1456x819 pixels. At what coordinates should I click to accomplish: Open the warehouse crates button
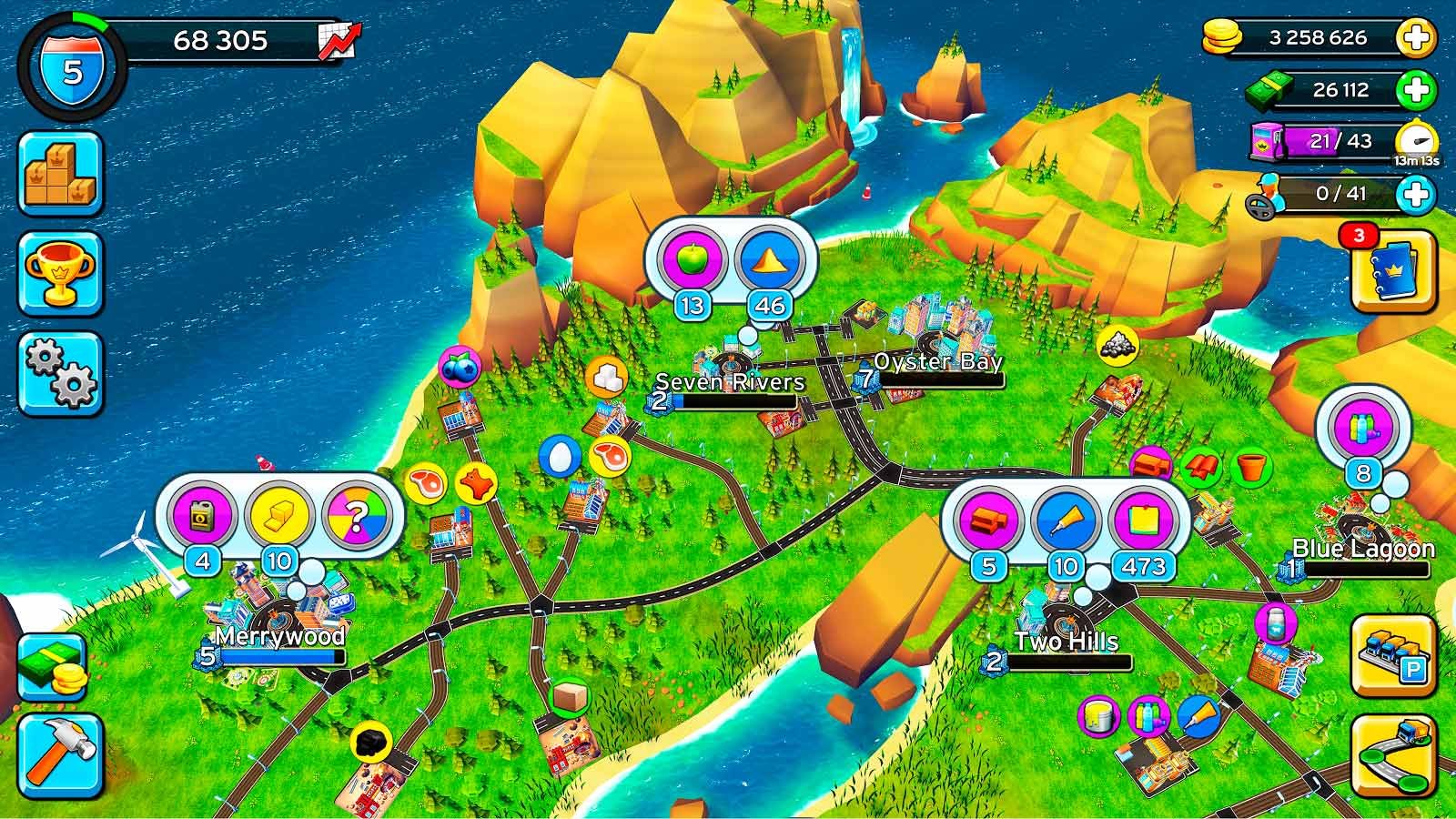pos(60,174)
